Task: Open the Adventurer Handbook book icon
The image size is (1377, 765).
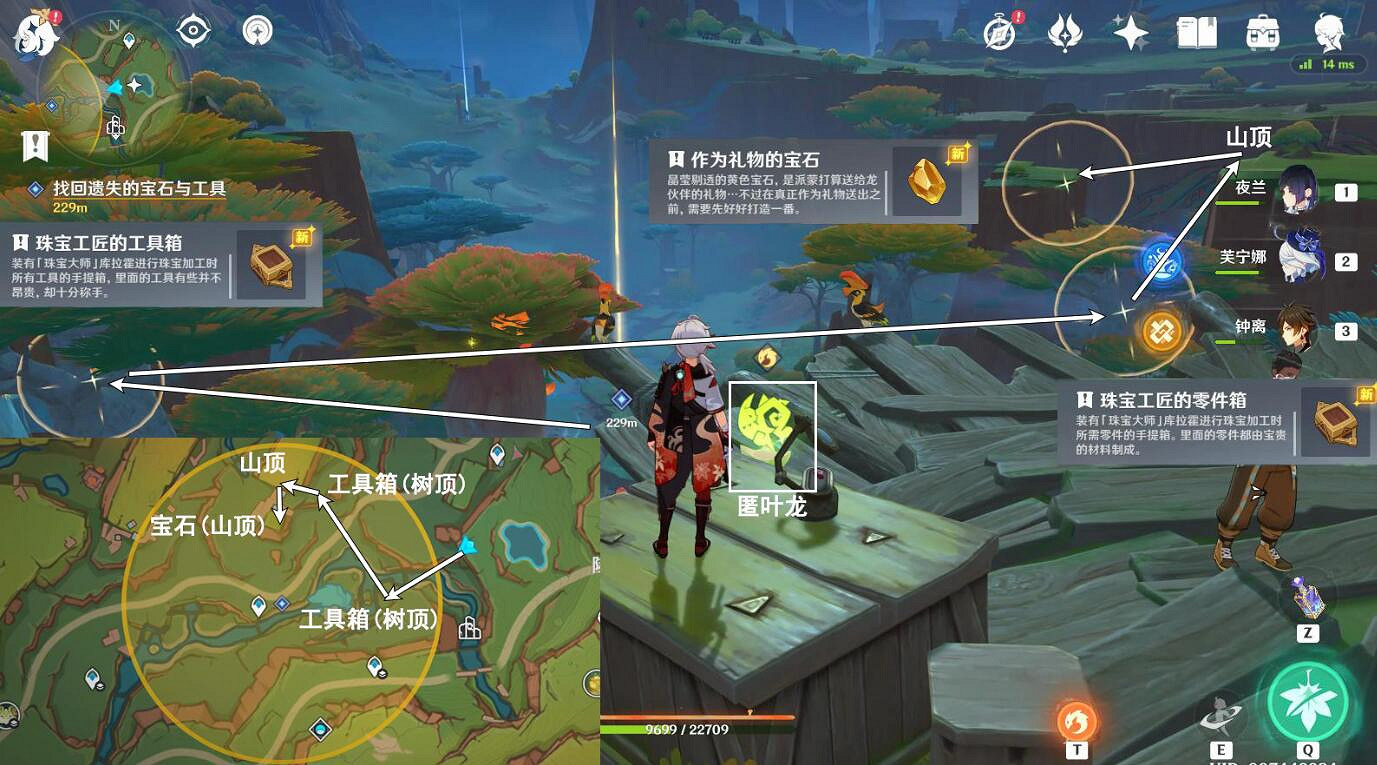Action: tap(1197, 32)
